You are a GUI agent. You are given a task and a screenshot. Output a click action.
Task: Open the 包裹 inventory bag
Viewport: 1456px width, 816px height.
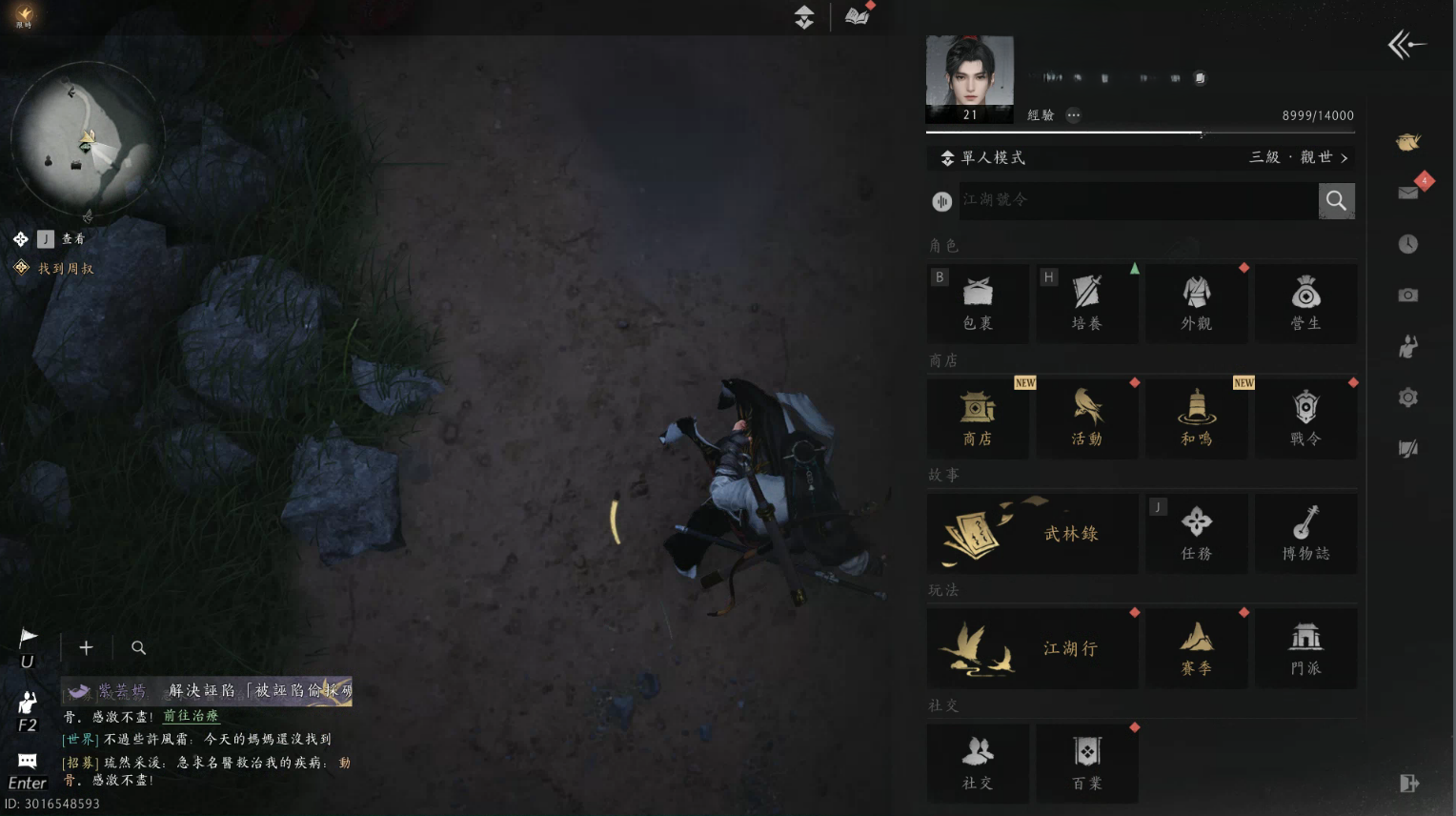[978, 303]
